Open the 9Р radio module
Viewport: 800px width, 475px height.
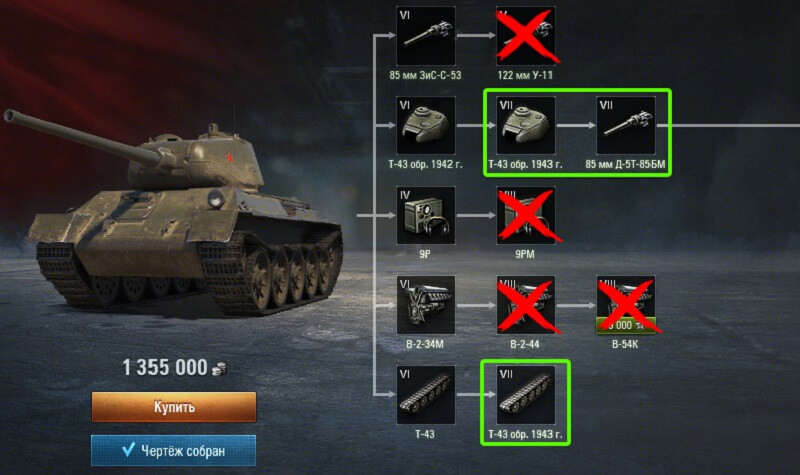tap(427, 216)
